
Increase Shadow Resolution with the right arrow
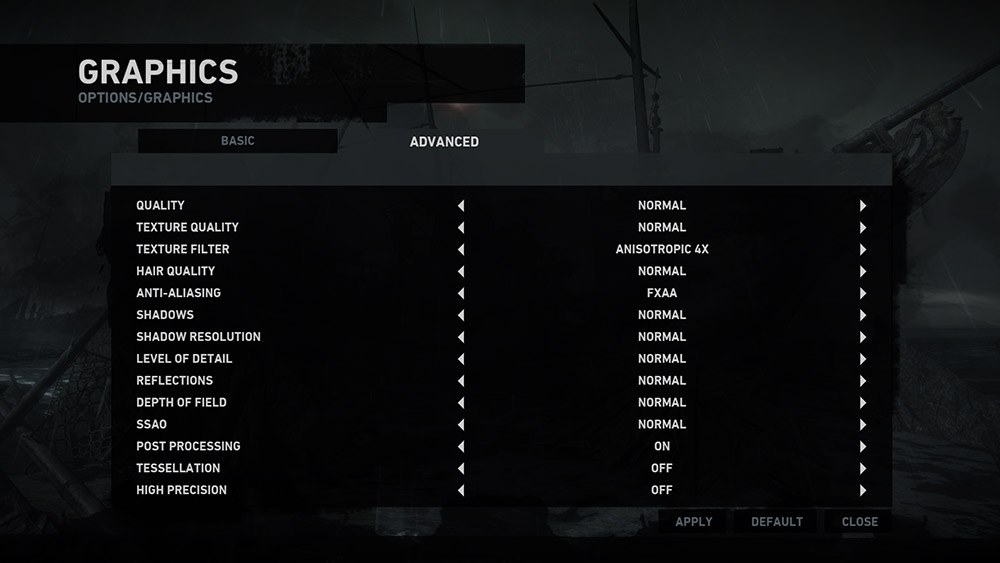[862, 337]
